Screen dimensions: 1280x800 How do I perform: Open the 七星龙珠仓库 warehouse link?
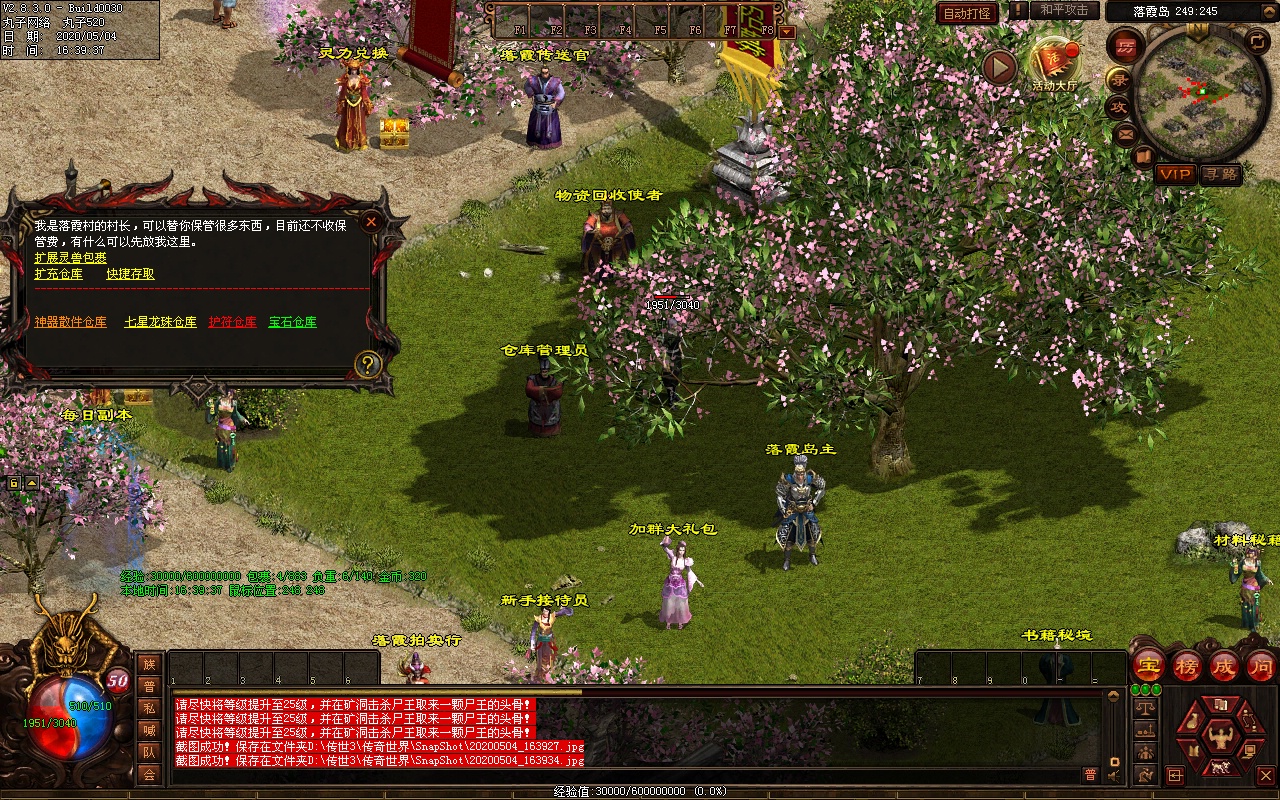point(160,322)
